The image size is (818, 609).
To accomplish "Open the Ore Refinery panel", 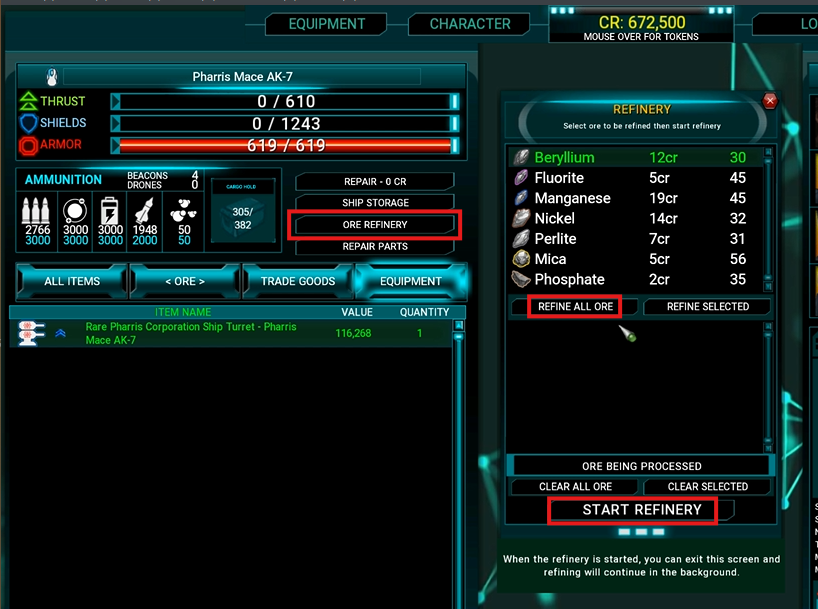I will tap(375, 225).
